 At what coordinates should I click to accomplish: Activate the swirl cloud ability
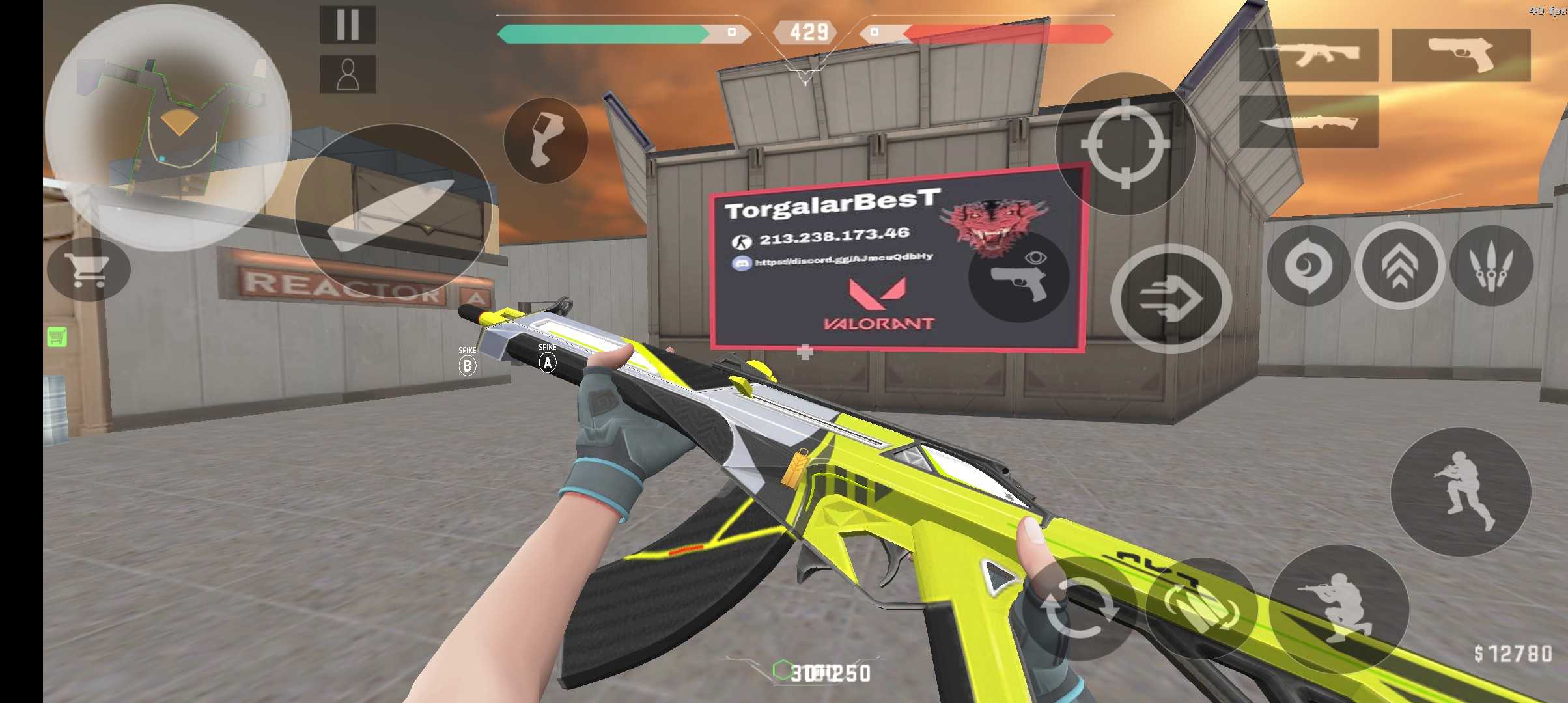point(1308,266)
